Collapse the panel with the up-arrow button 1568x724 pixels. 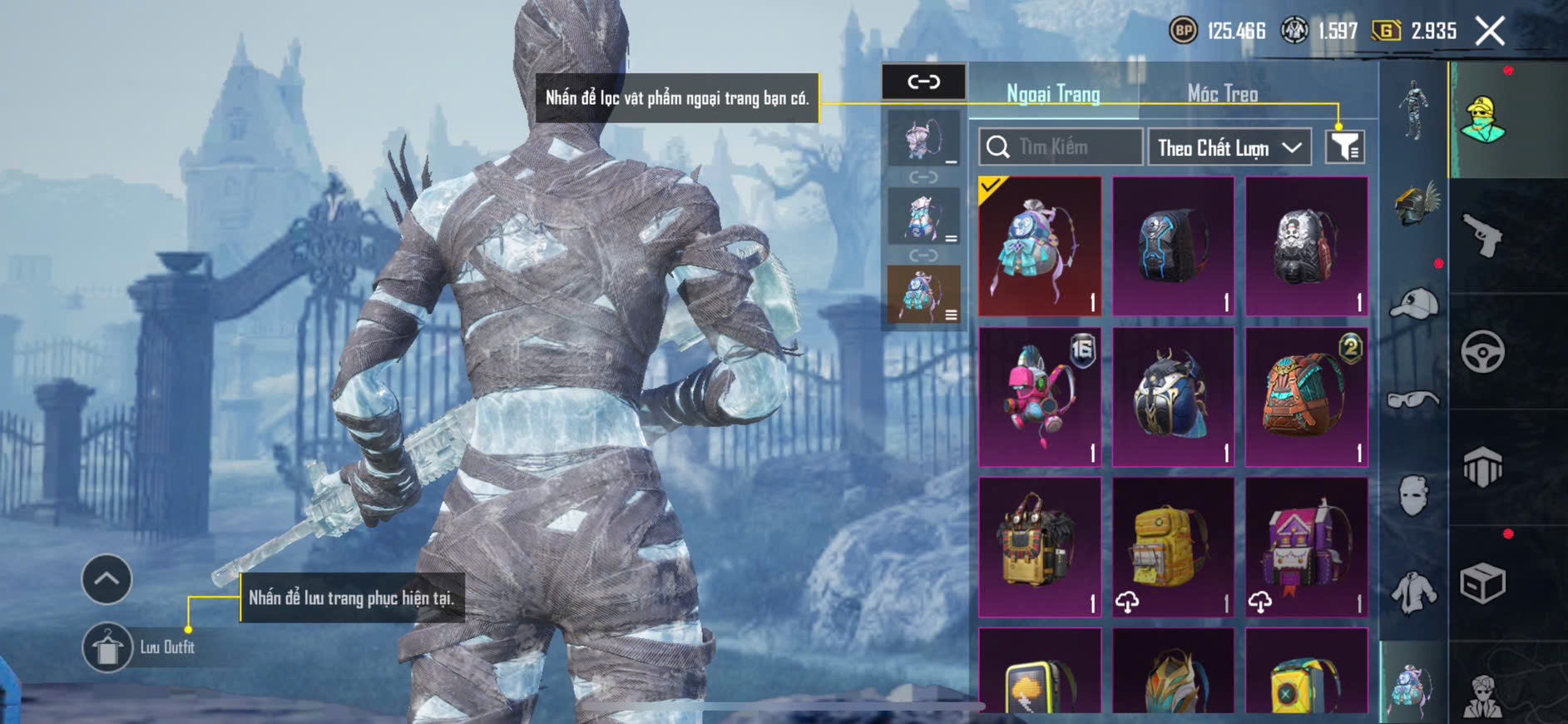[x=106, y=579]
